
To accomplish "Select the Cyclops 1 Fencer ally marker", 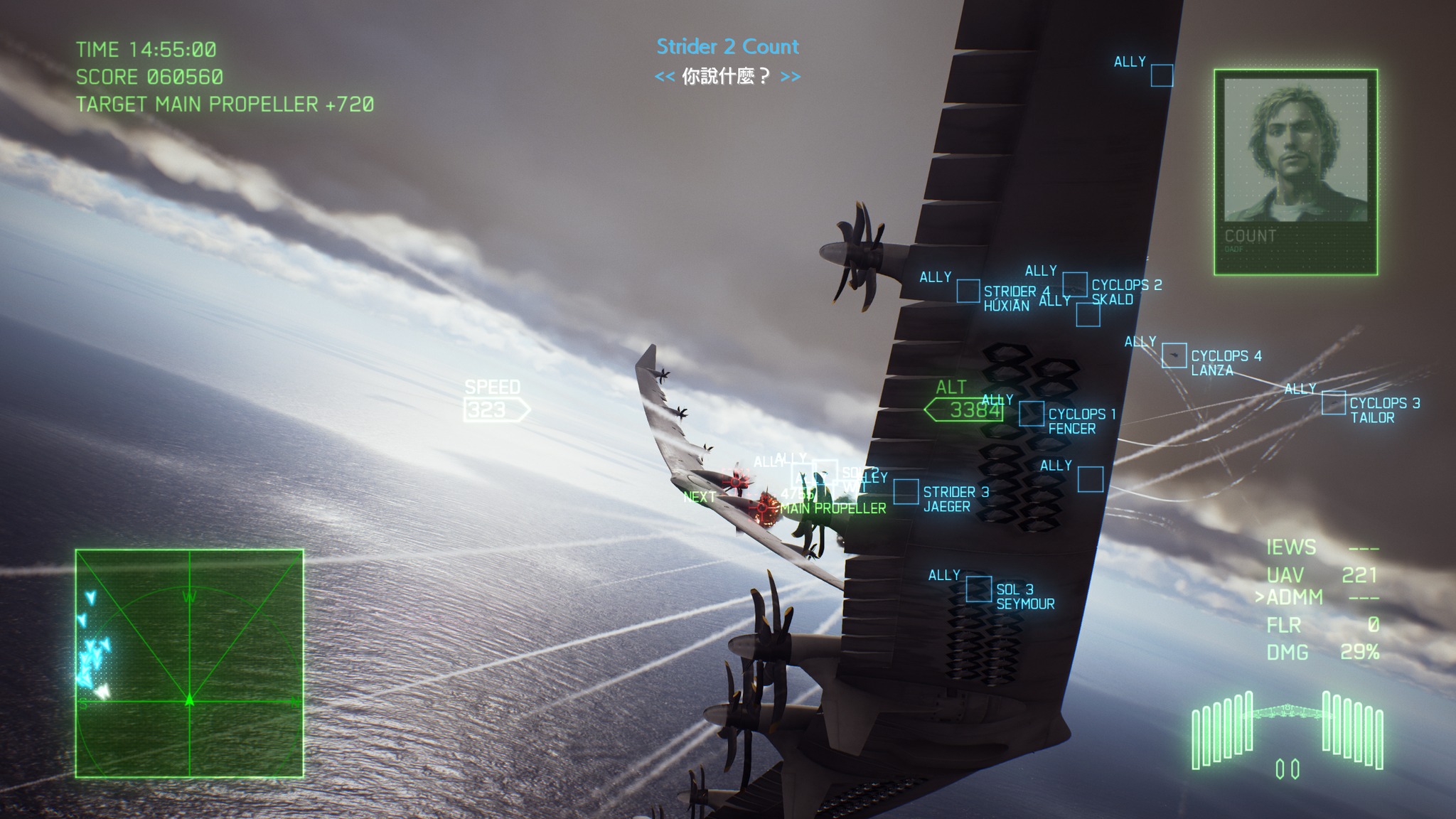I will [x=1031, y=414].
